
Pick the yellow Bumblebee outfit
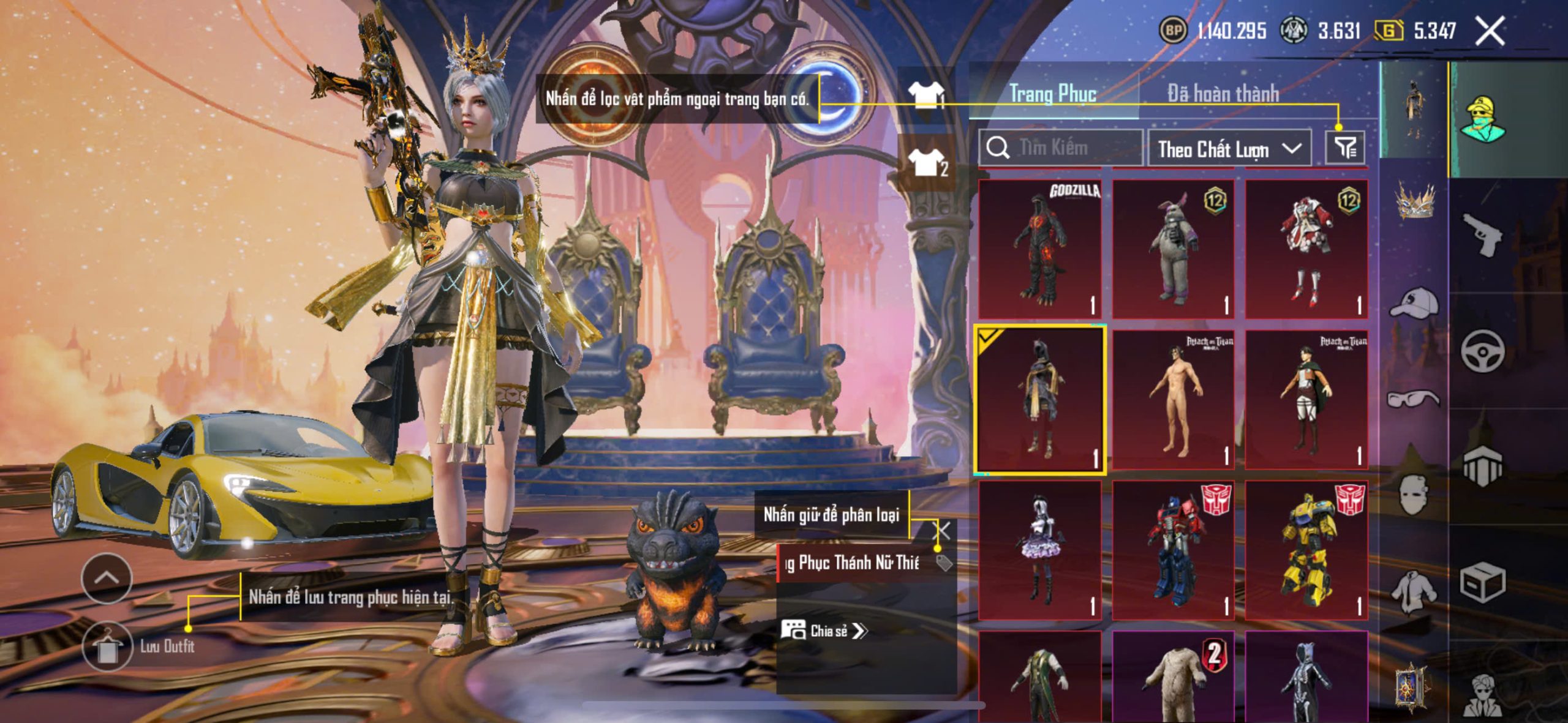coord(1306,550)
